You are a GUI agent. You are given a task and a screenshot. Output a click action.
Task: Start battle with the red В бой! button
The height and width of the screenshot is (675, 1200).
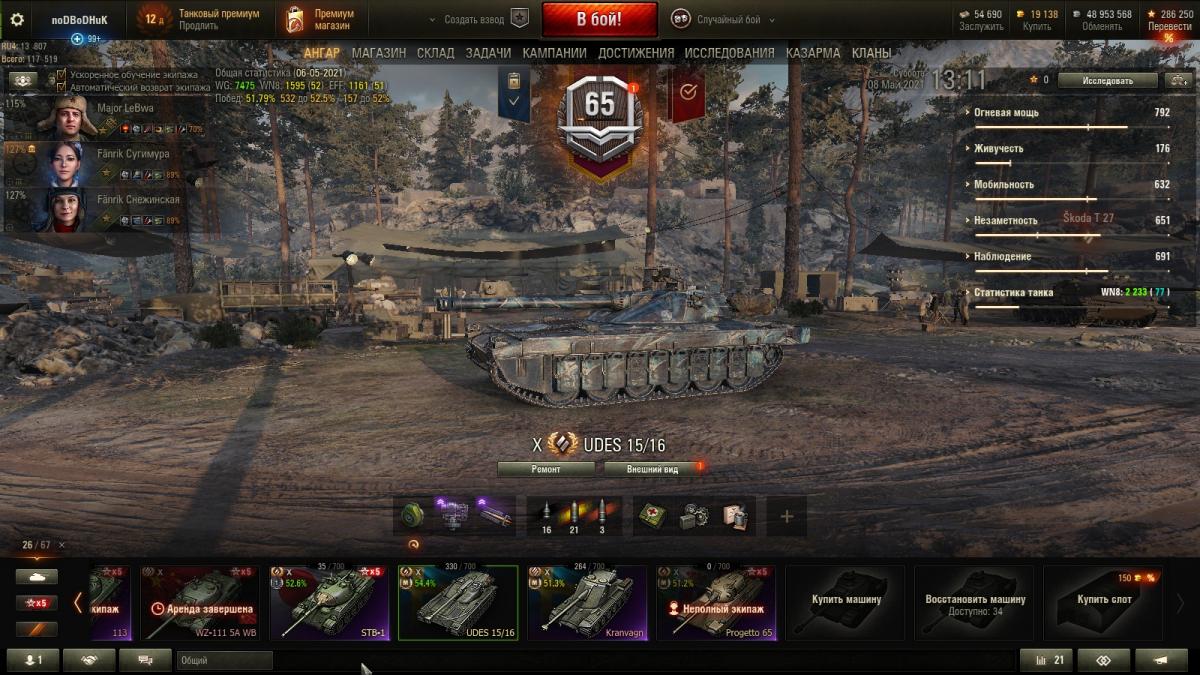(x=599, y=19)
